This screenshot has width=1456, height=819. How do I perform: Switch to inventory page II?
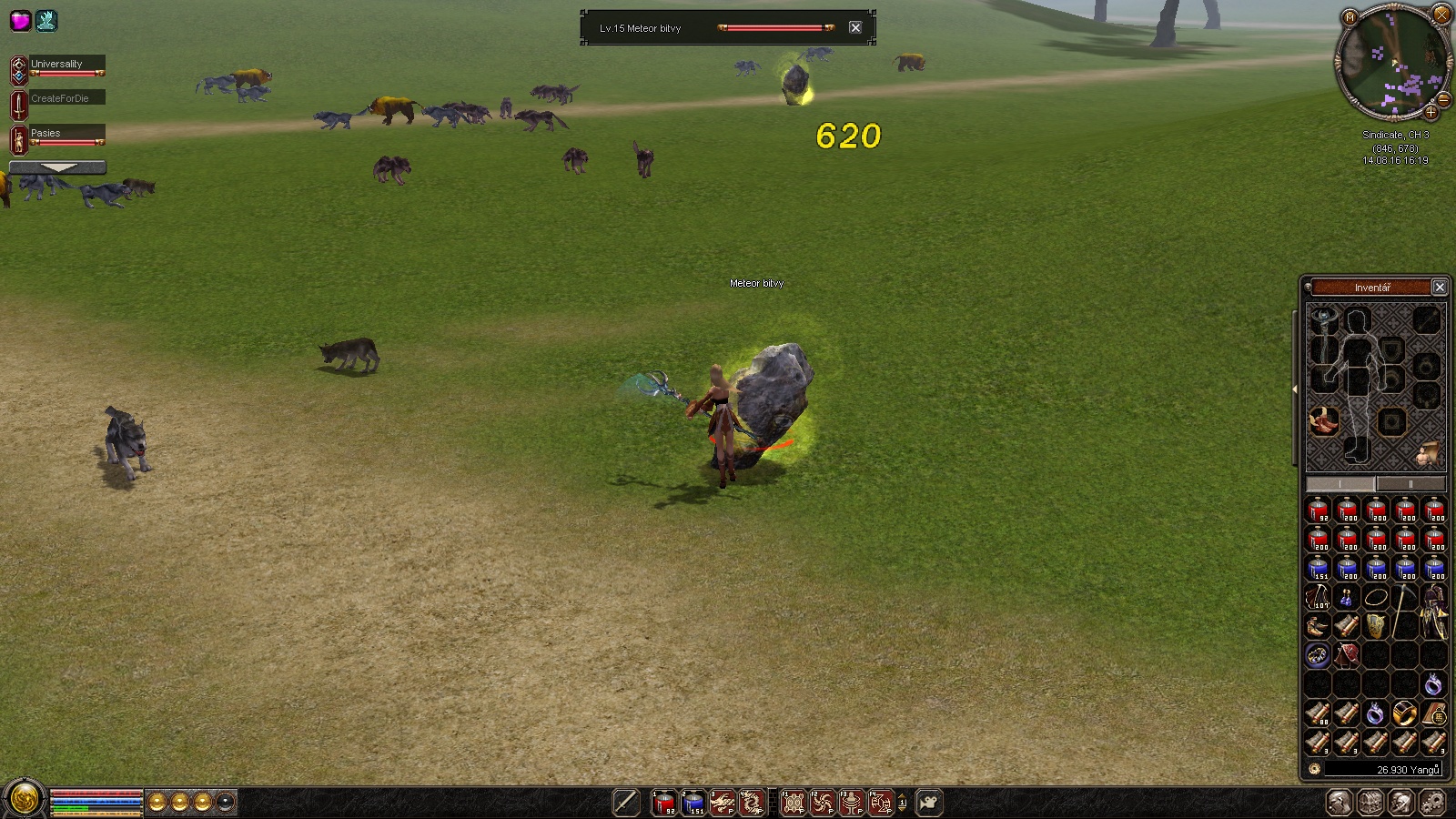coord(1410,484)
